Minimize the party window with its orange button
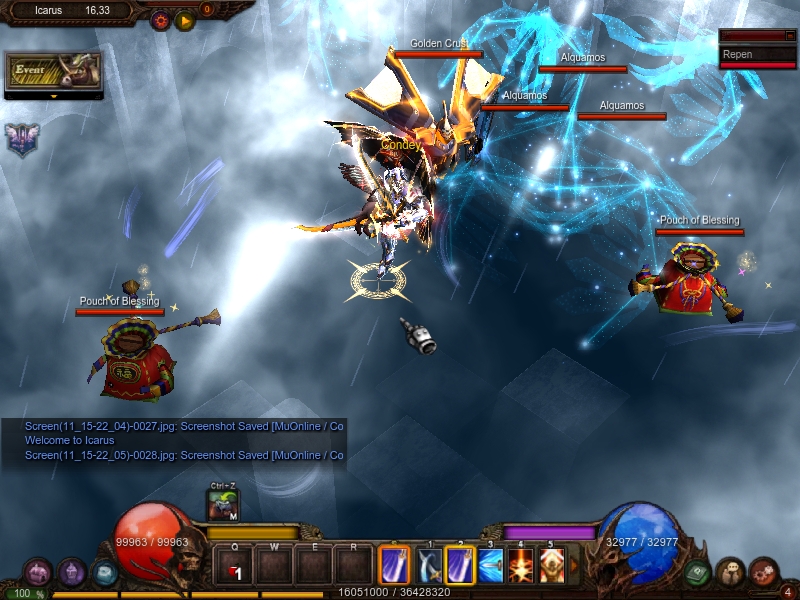The height and width of the screenshot is (600, 800). click(790, 36)
